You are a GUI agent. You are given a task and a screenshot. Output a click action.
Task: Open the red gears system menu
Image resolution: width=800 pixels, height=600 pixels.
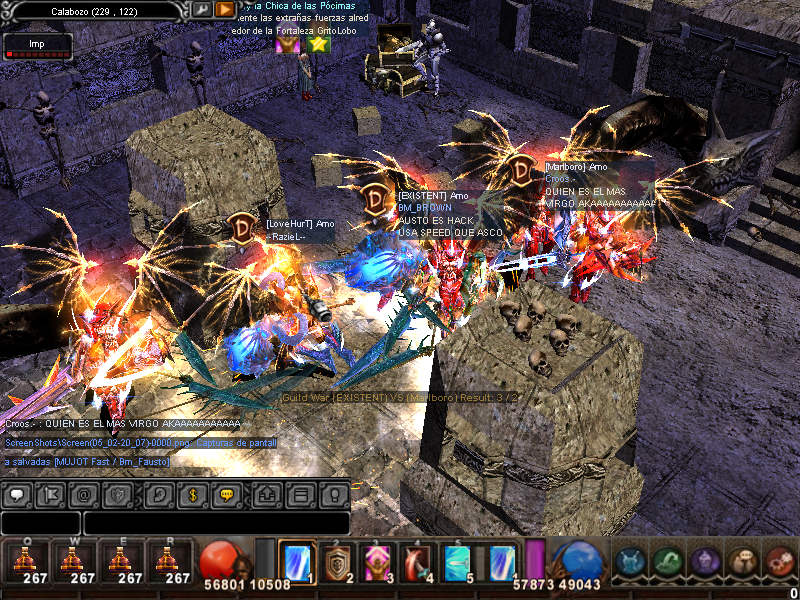(780, 562)
